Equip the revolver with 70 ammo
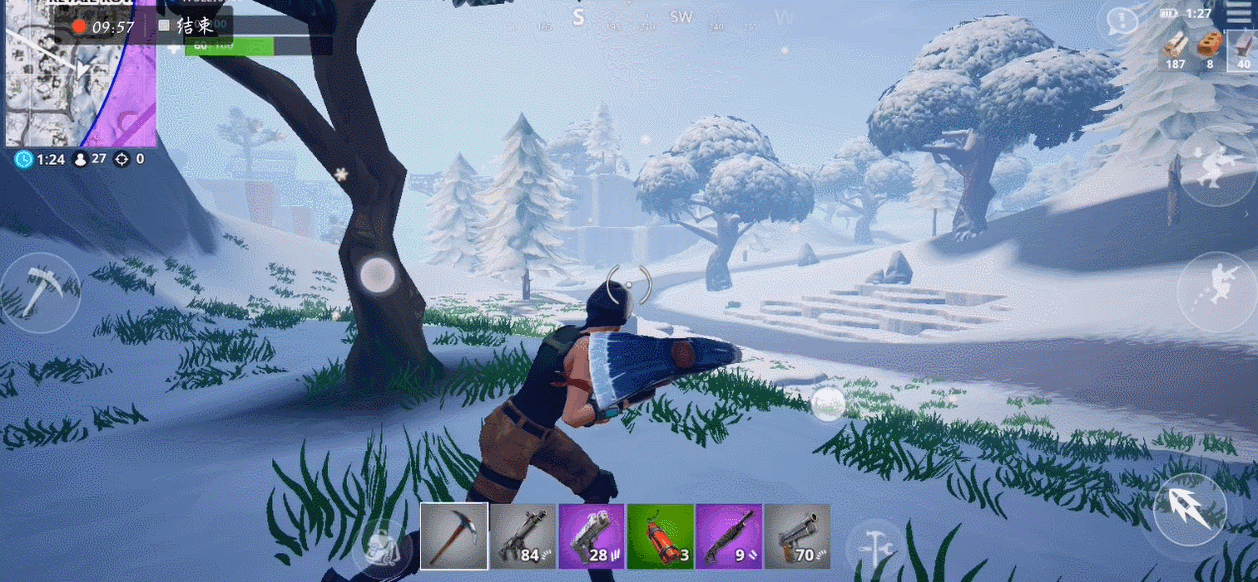Viewport: 1258px width, 582px height. 797,536
